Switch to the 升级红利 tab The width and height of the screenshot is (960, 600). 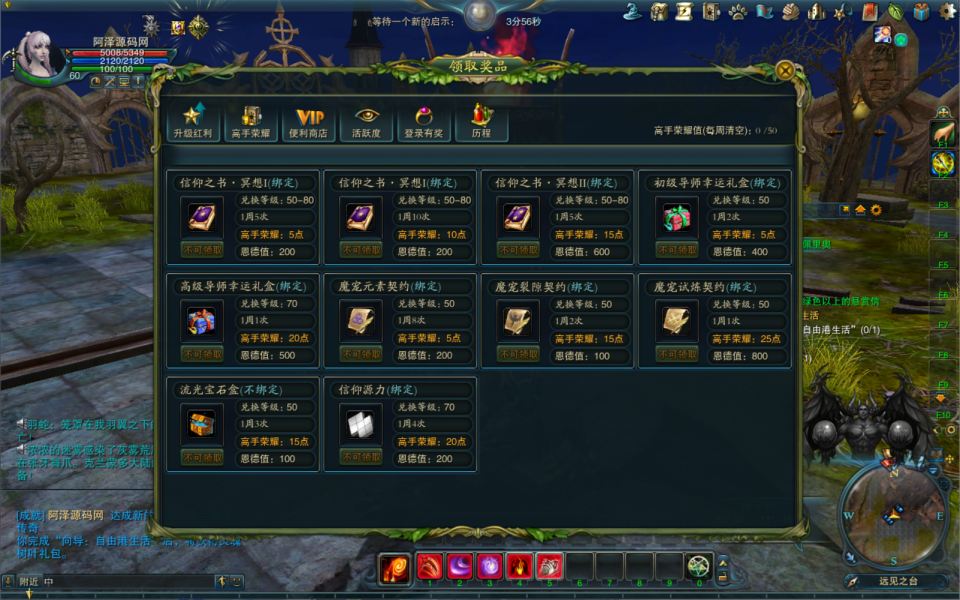point(193,122)
